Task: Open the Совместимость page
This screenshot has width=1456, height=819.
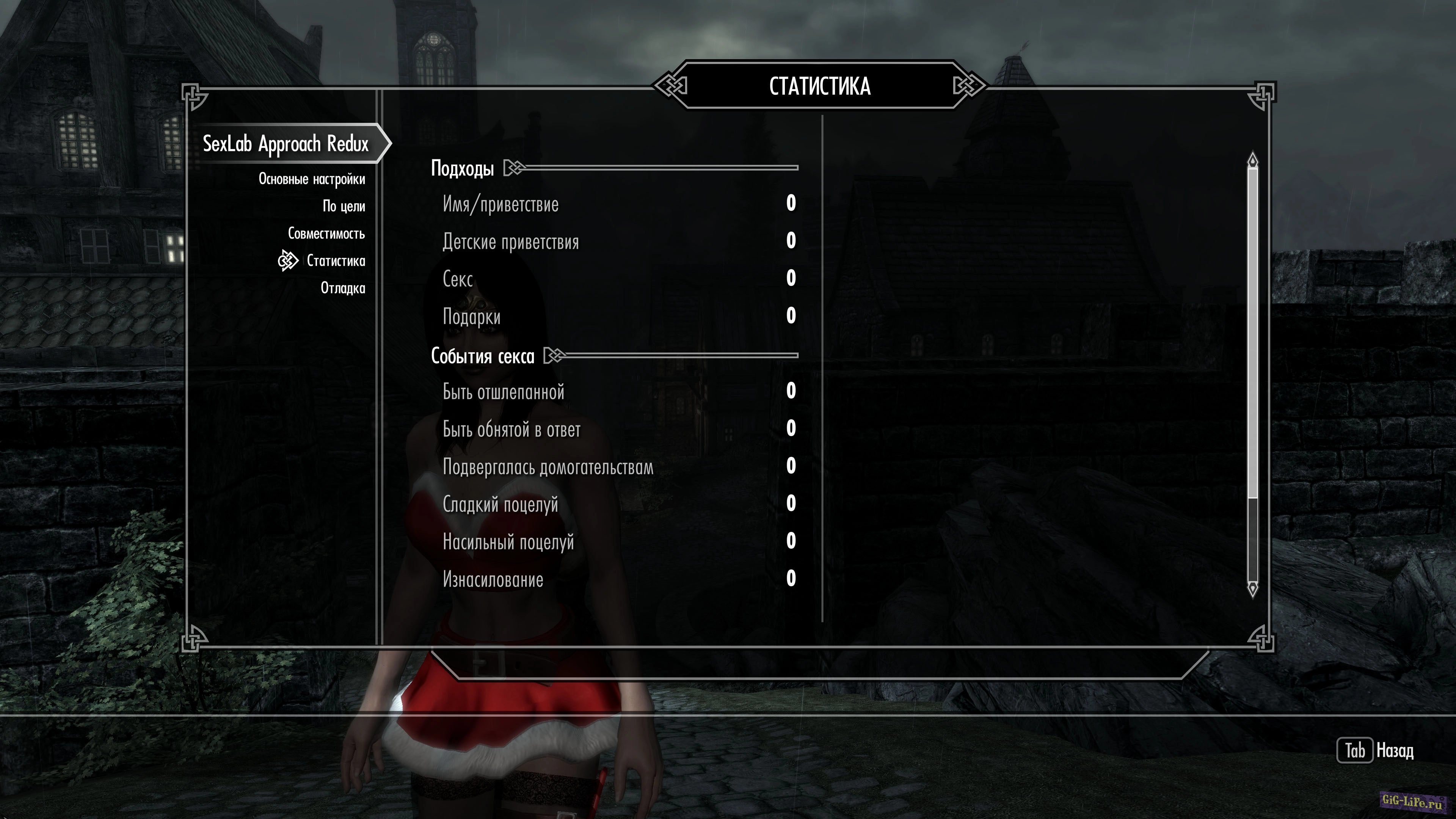Action: click(x=326, y=234)
